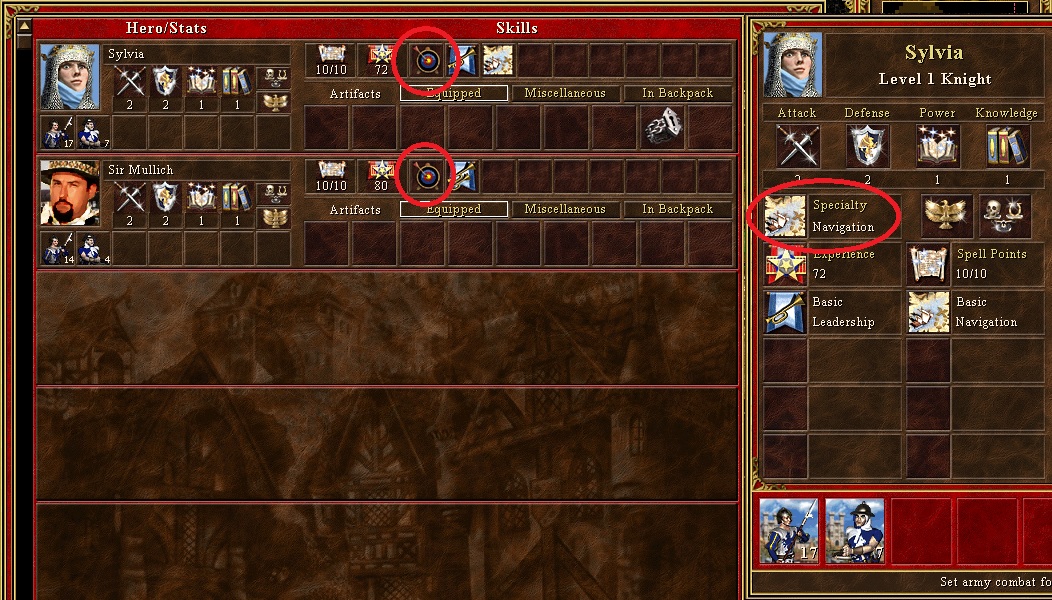
Task: Click the Spell Points scroll icon in the hero panel
Action: click(928, 265)
